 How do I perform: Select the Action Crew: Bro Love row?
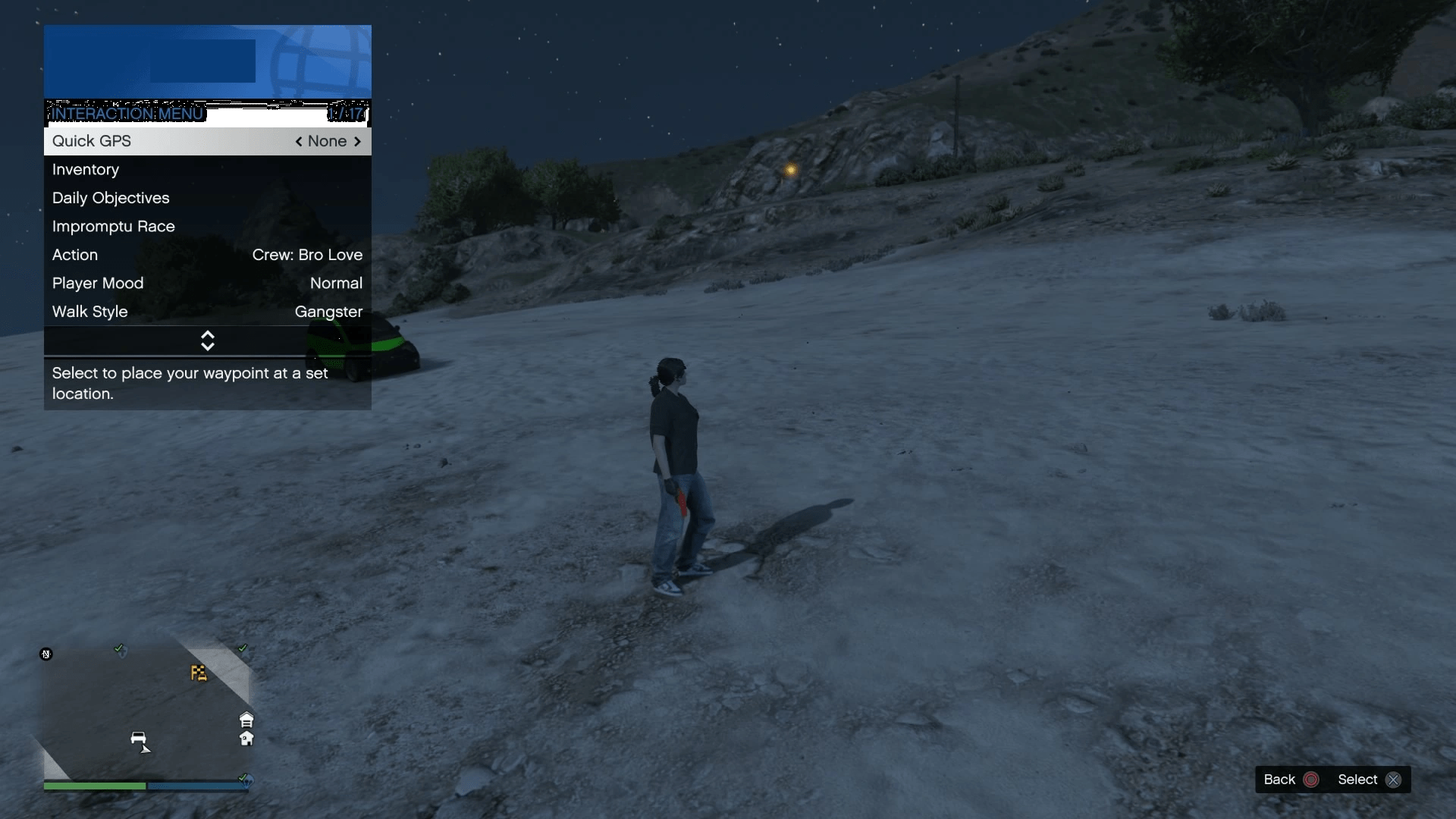click(207, 256)
